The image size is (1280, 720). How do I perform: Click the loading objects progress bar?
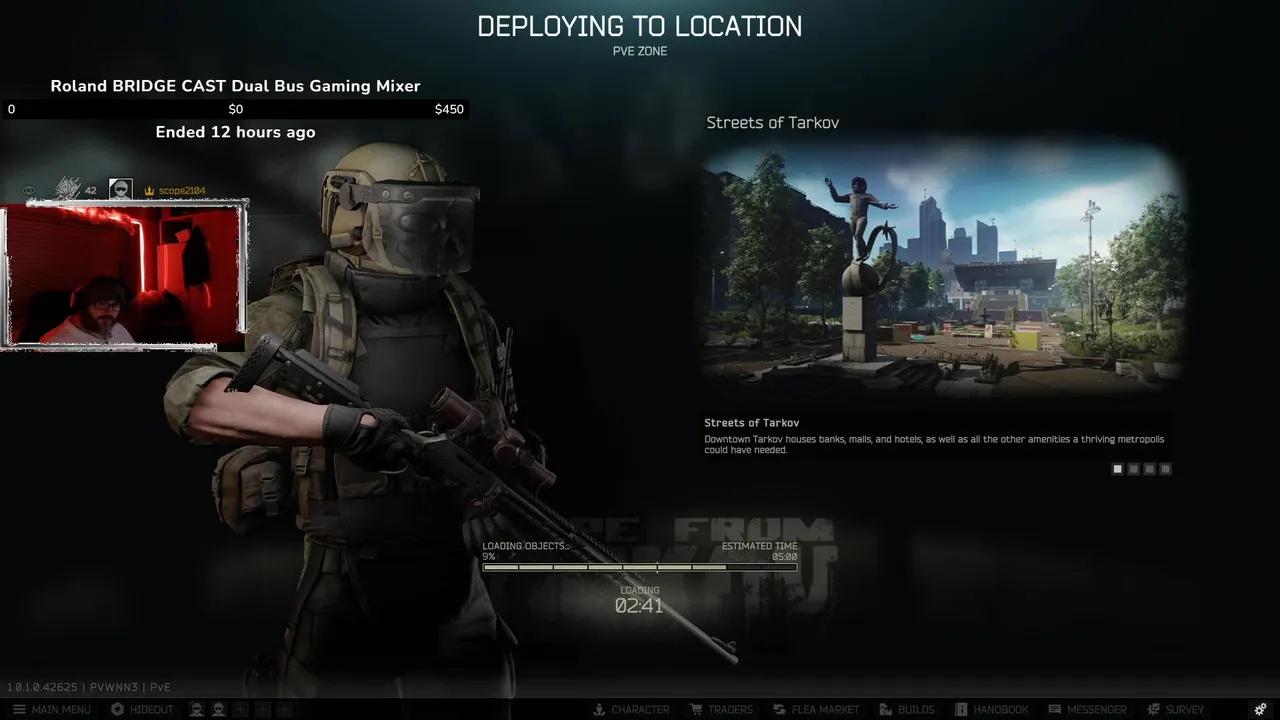point(640,567)
